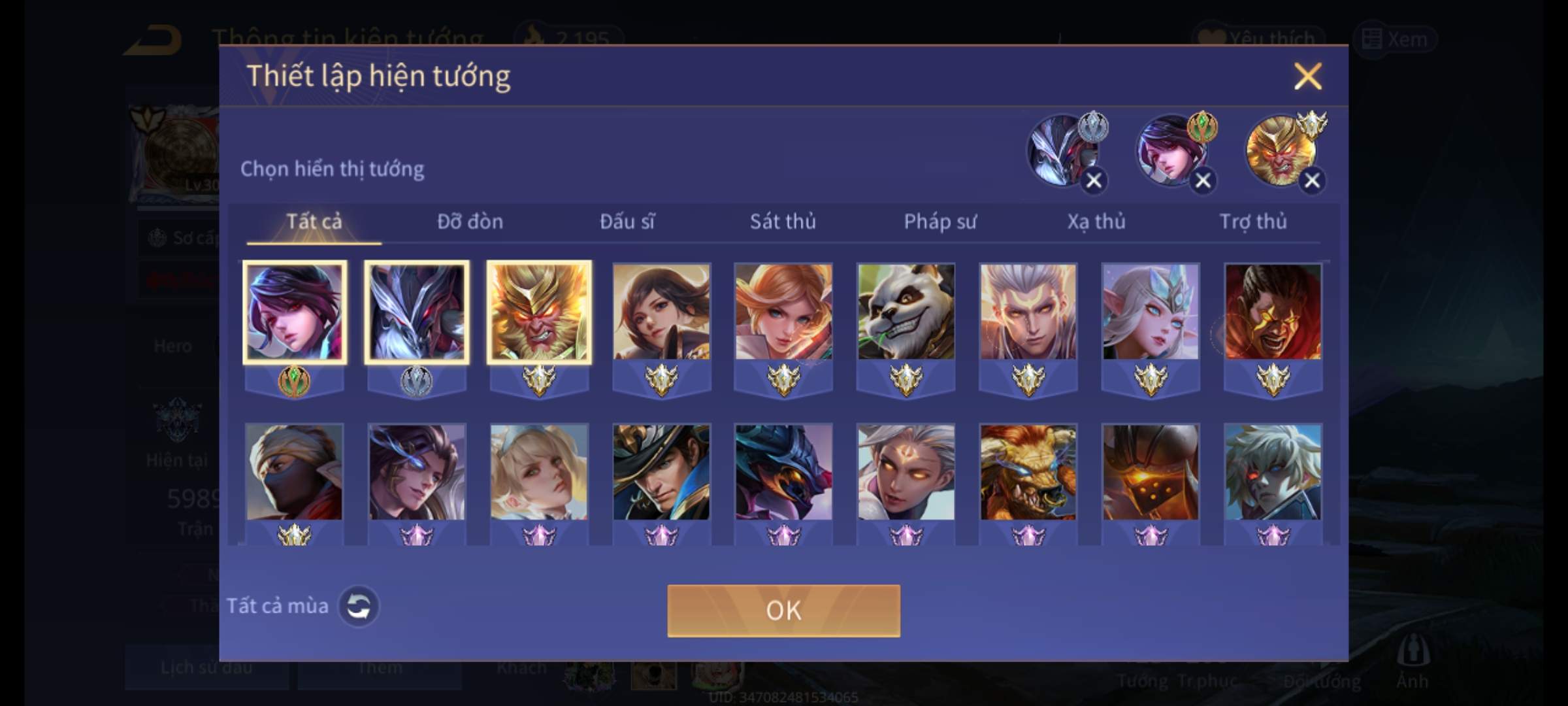Select the orange-haired girl hero portrait
The width and height of the screenshot is (1568, 706).
pos(783,312)
